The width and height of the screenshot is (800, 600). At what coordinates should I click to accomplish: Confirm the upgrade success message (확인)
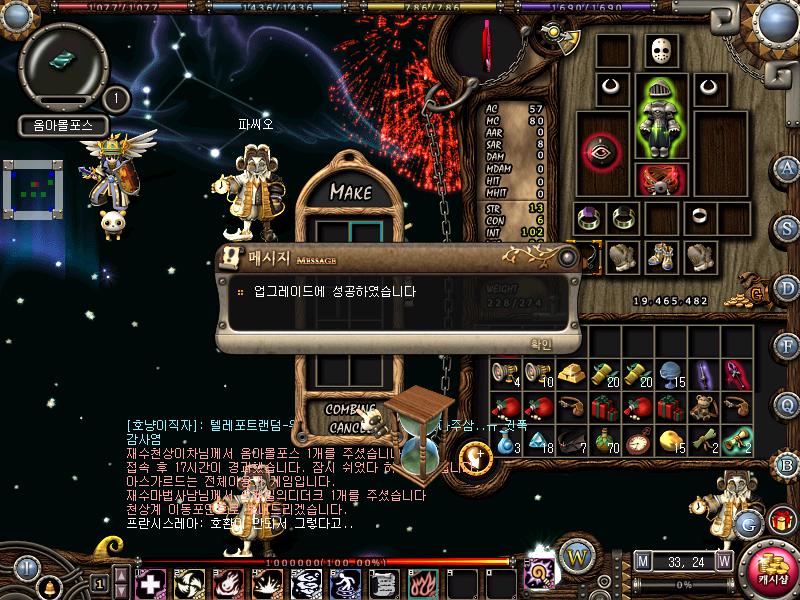click(539, 343)
